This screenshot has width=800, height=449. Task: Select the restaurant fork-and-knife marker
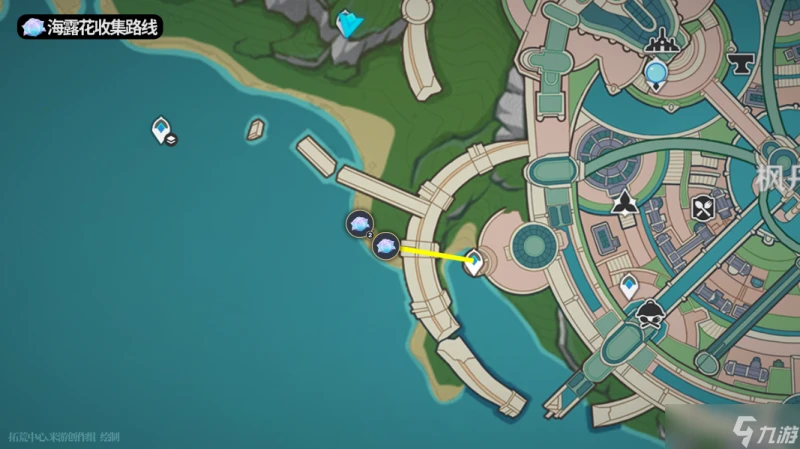coord(701,208)
